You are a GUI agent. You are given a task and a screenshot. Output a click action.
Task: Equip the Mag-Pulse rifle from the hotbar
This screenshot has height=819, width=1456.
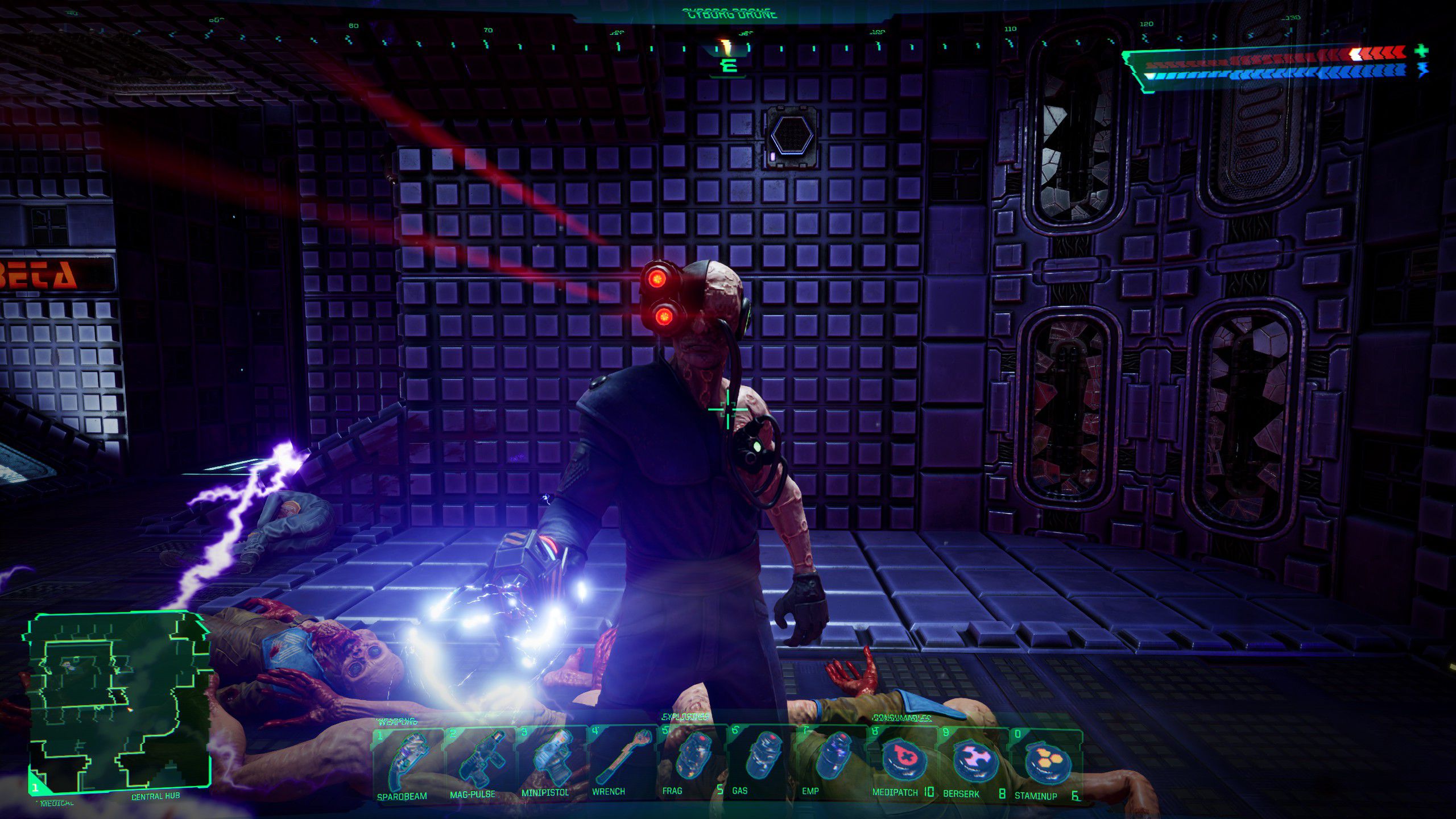pyautogui.click(x=479, y=762)
